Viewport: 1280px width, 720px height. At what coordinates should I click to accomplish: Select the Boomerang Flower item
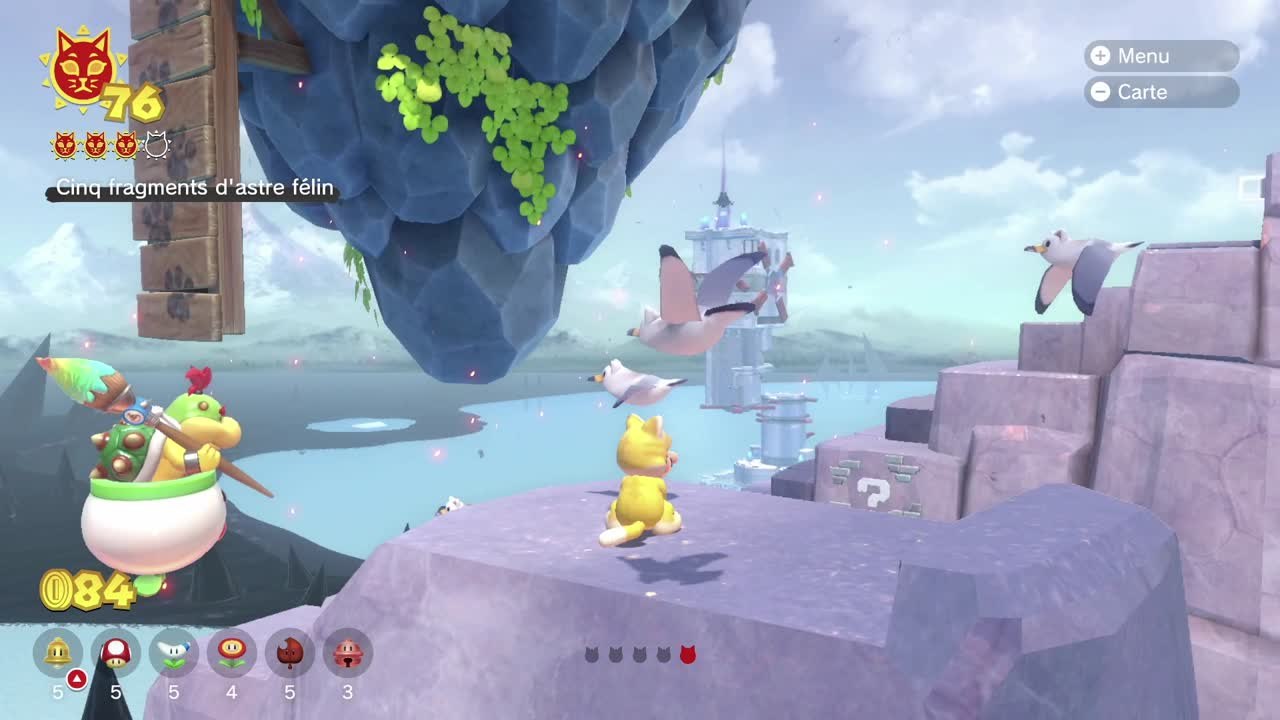coord(174,653)
